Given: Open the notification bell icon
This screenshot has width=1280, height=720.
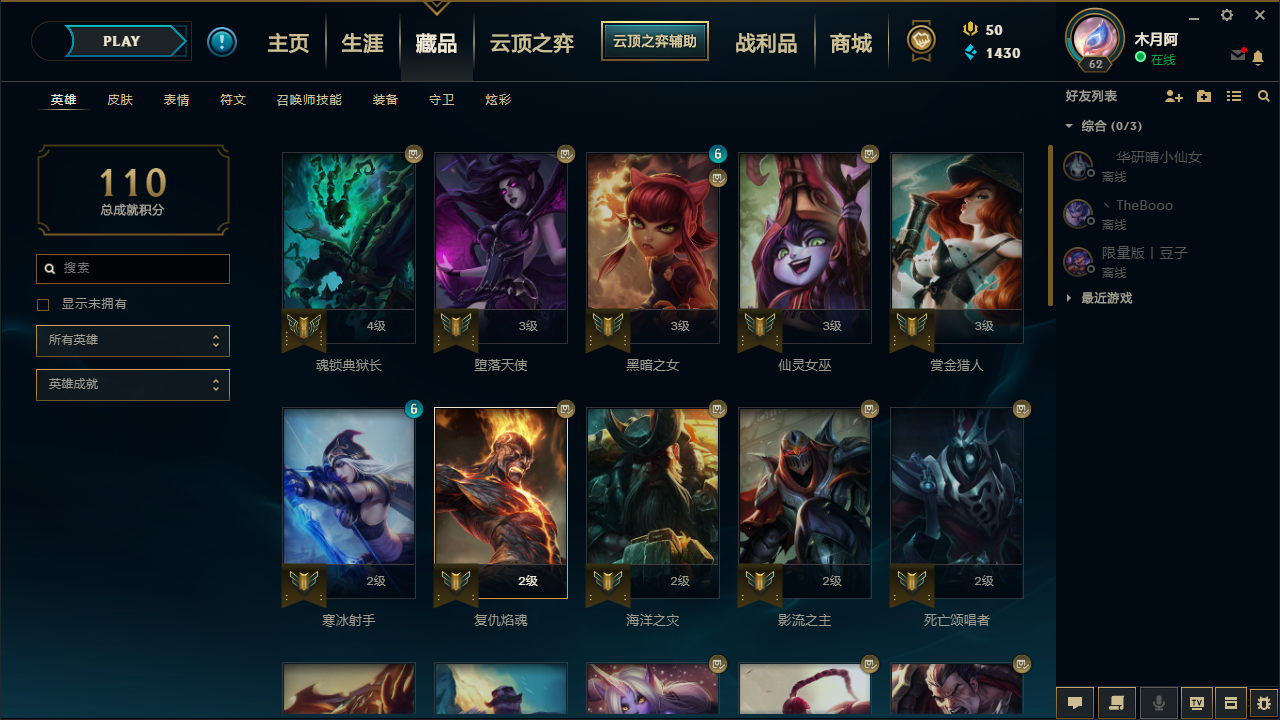Looking at the screenshot, I should click(1259, 58).
